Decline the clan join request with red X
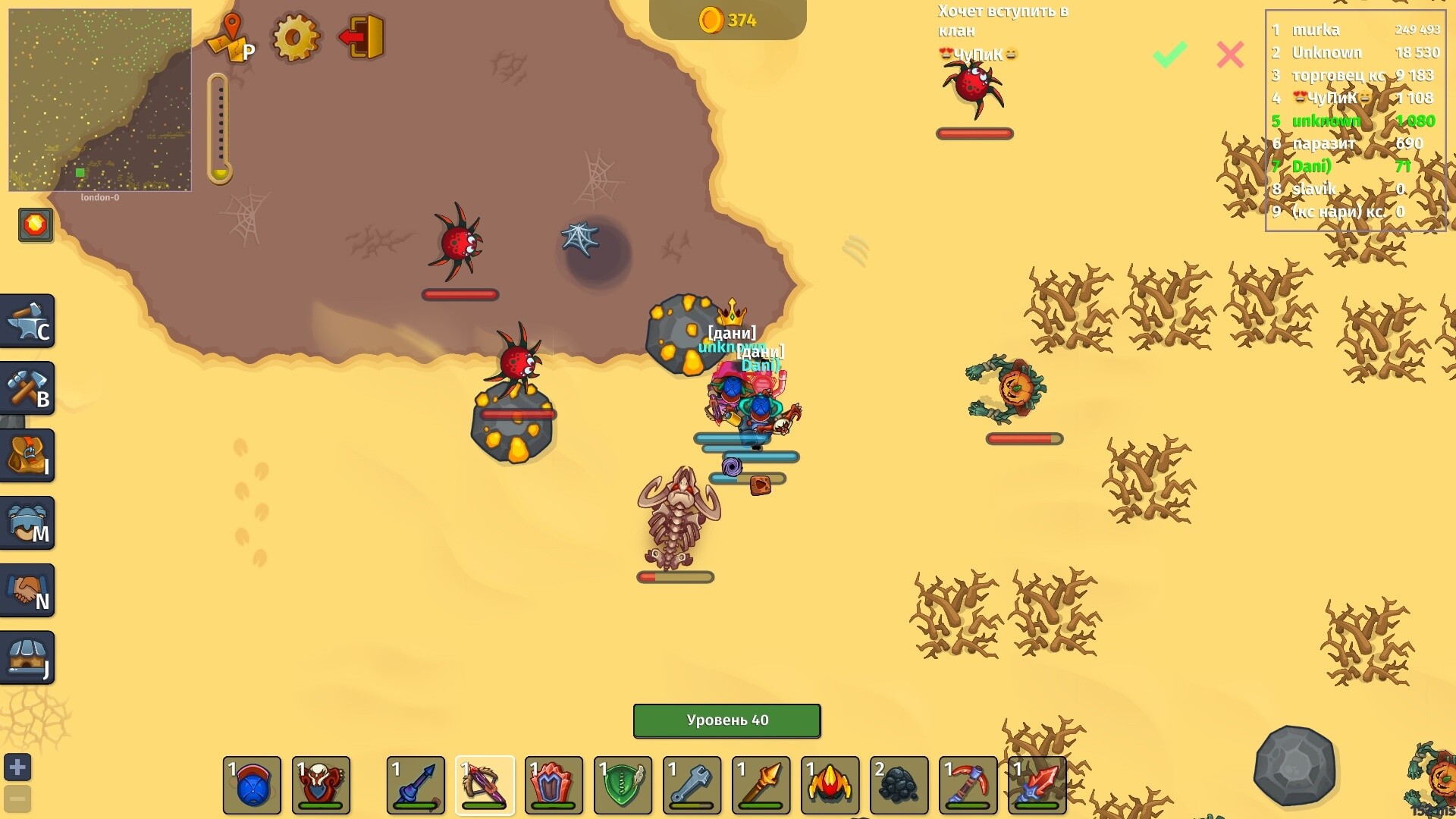Viewport: 1456px width, 819px height. coord(1230,55)
